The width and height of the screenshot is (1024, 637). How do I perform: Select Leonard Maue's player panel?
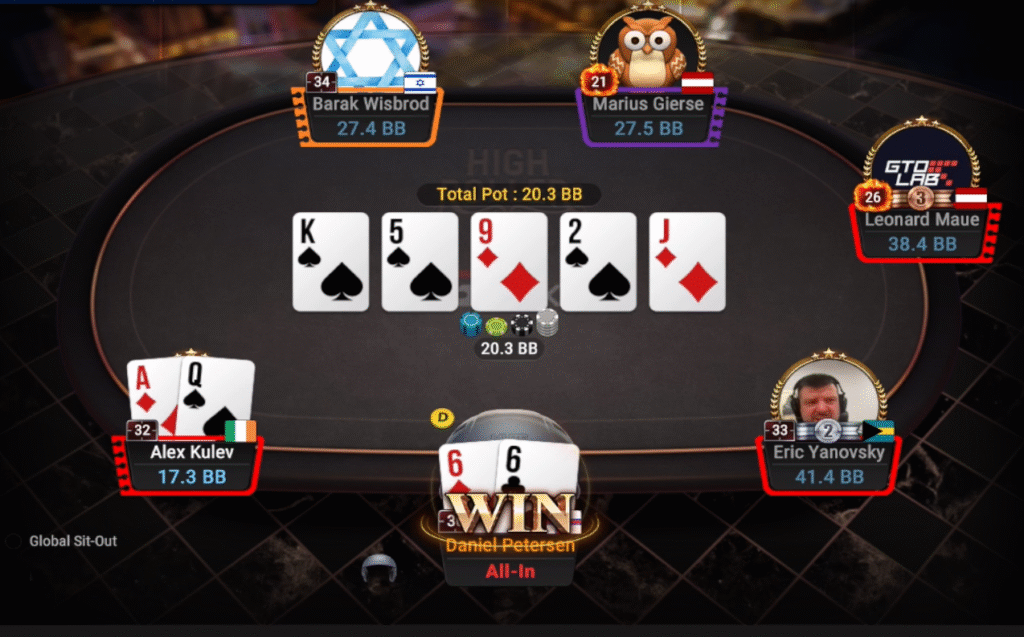click(922, 232)
